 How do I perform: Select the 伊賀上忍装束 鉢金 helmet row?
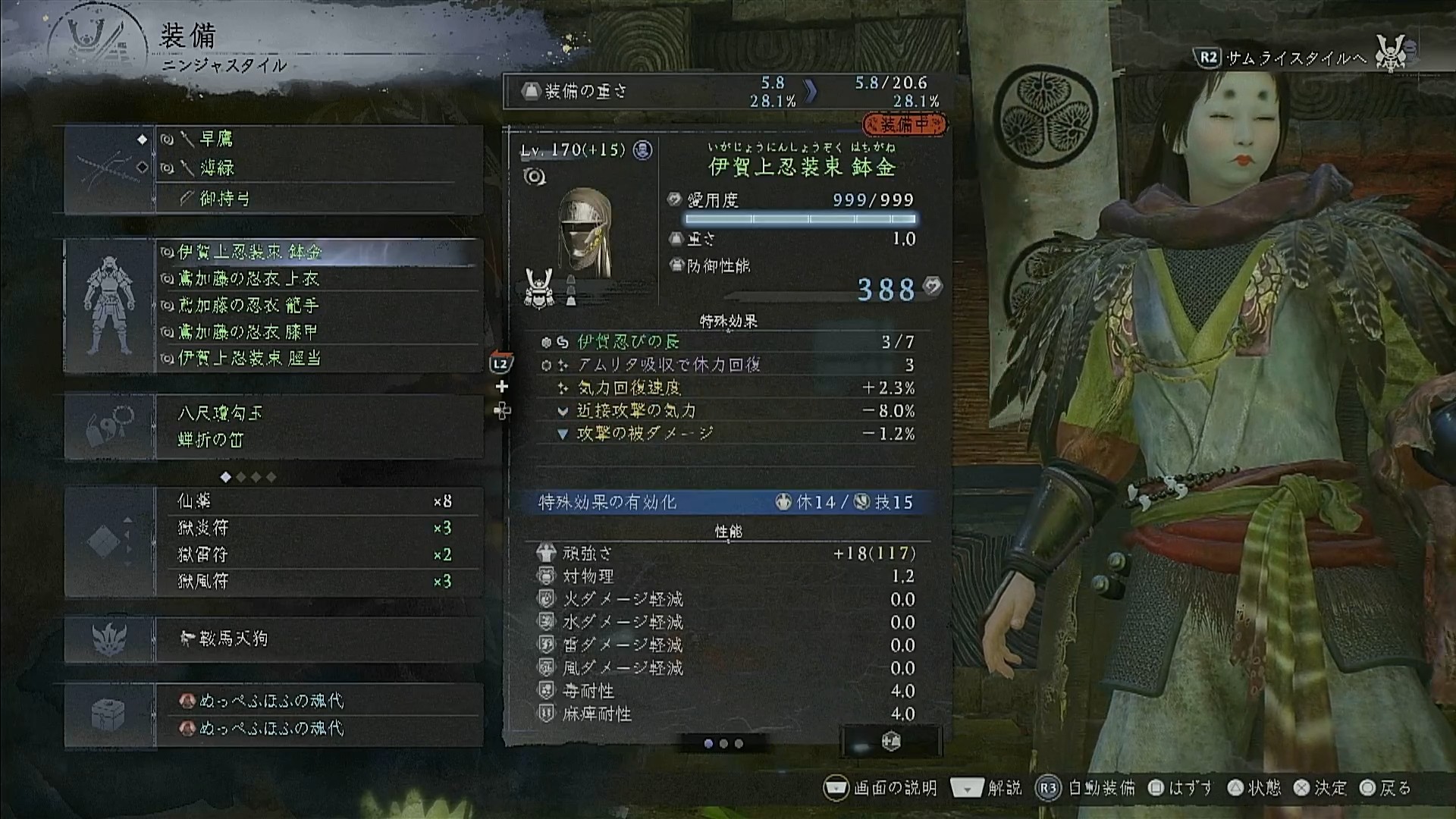(x=318, y=252)
